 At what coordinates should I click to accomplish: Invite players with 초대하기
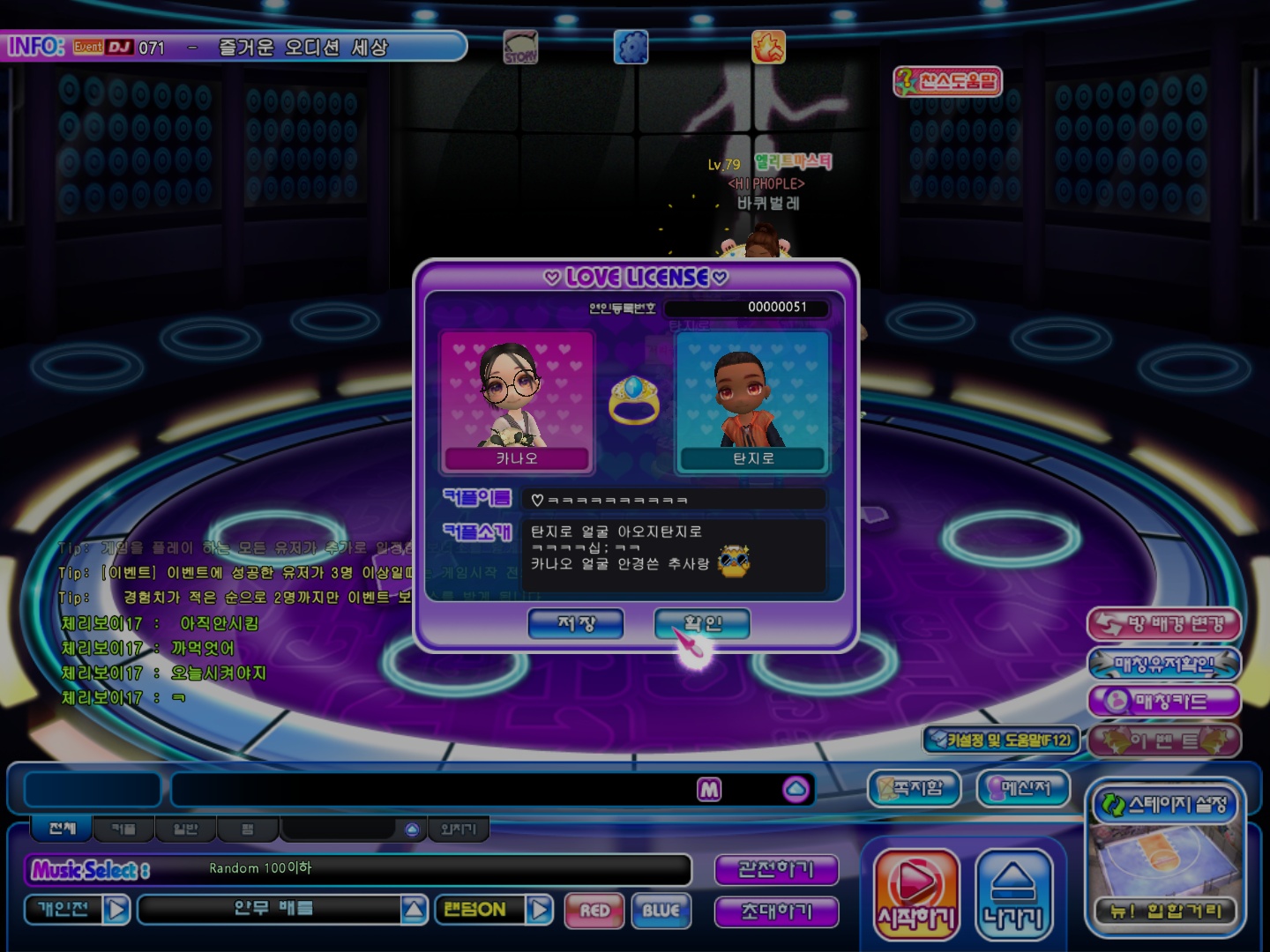click(776, 911)
